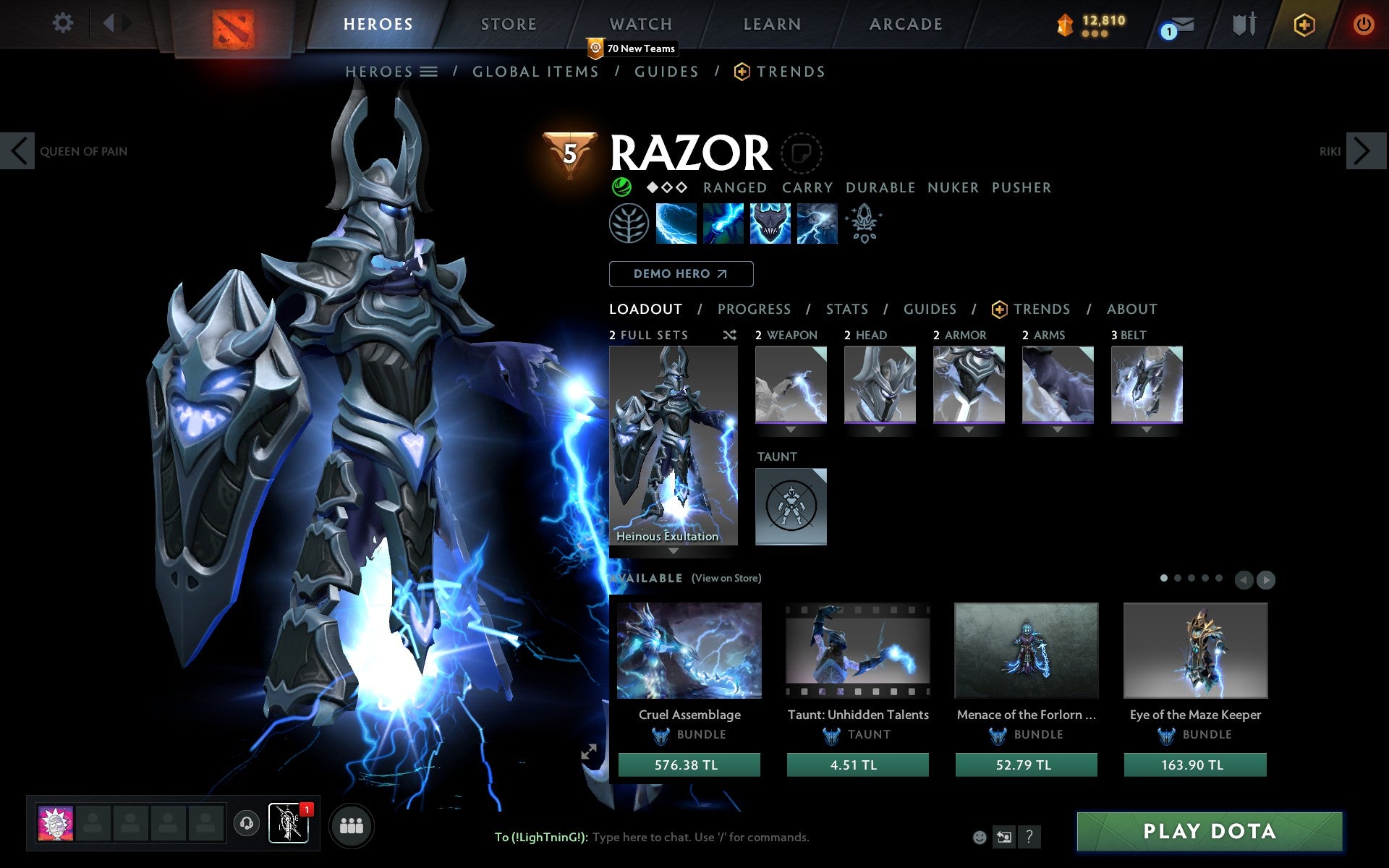The image size is (1389, 868).
Task: View the Static Link ability icon
Action: [722, 224]
